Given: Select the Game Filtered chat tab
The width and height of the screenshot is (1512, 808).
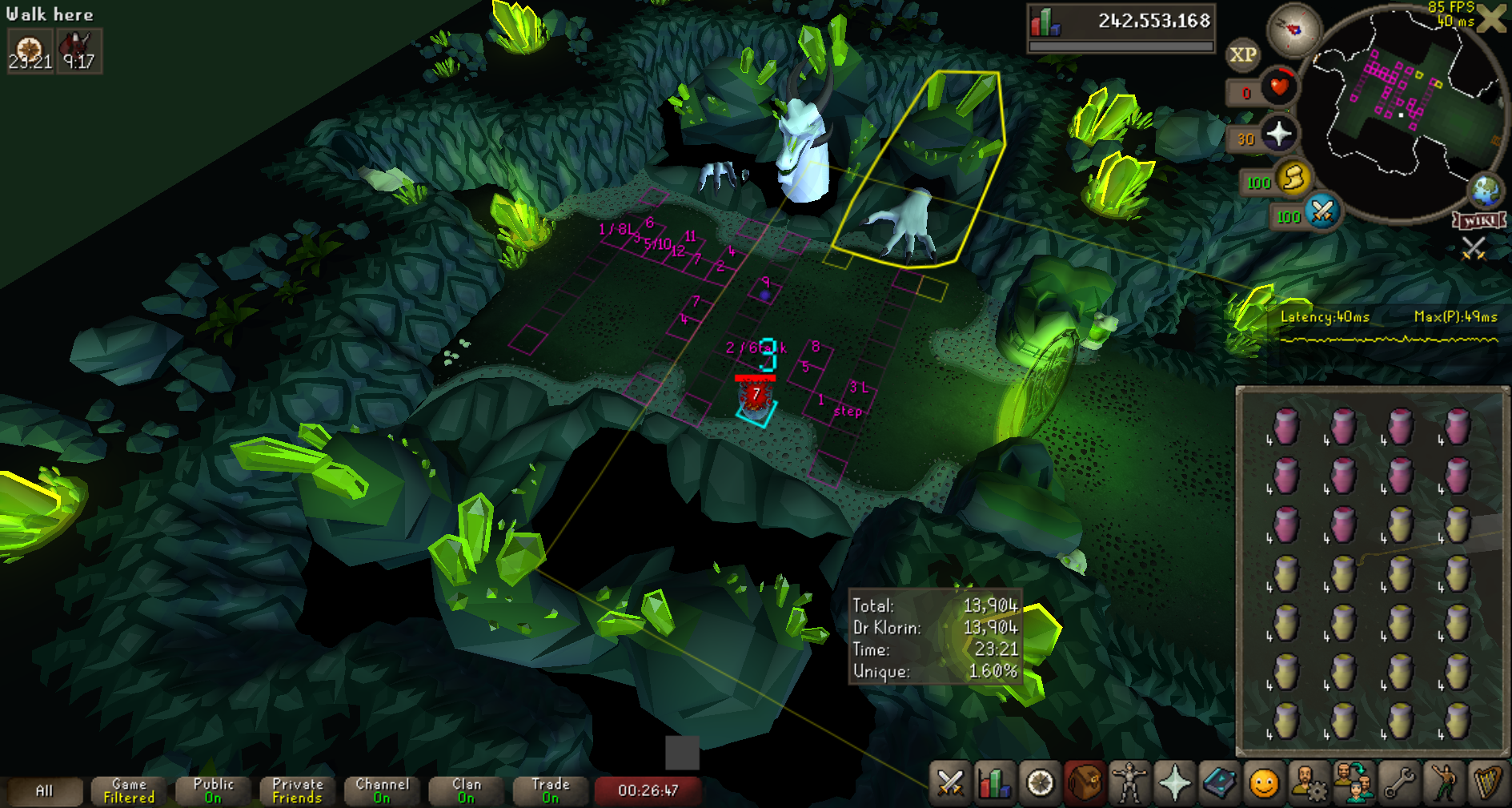Looking at the screenshot, I should pos(129,790).
